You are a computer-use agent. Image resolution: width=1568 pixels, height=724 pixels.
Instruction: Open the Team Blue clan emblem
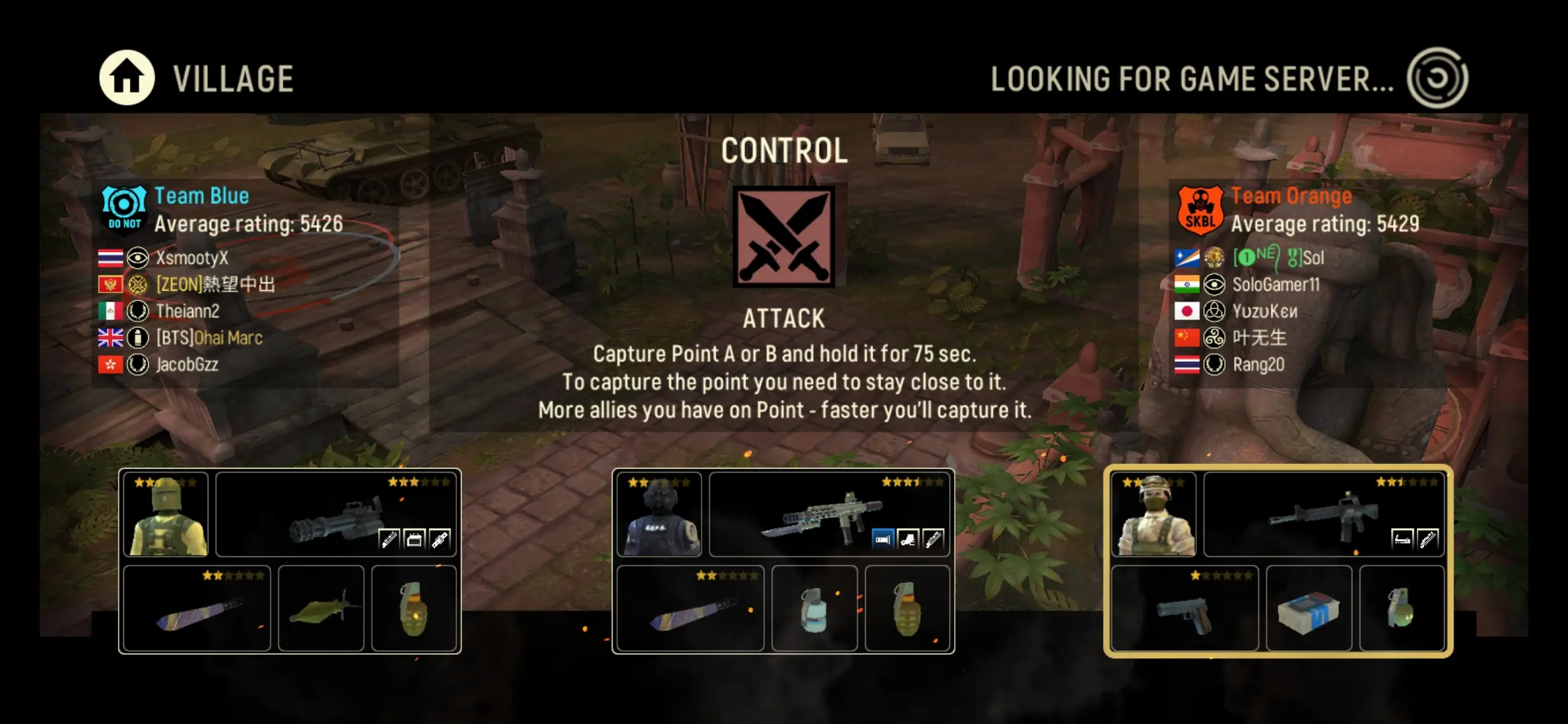(x=125, y=208)
